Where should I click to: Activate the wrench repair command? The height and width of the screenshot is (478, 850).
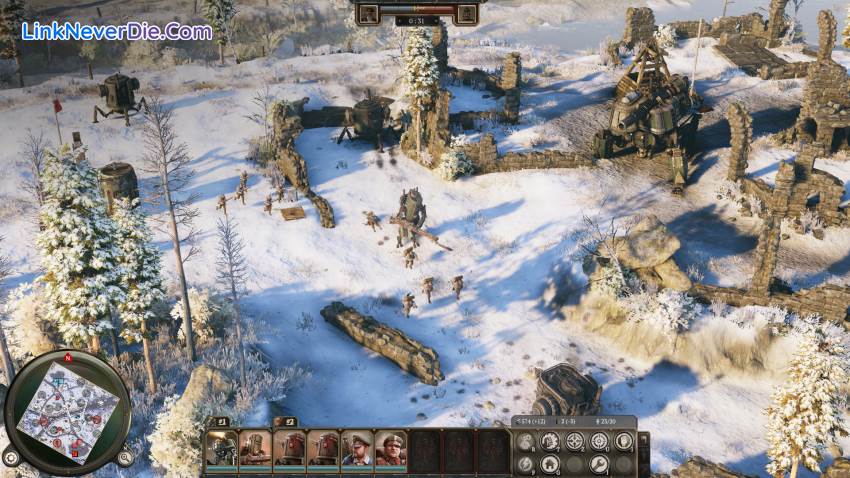coord(598,464)
